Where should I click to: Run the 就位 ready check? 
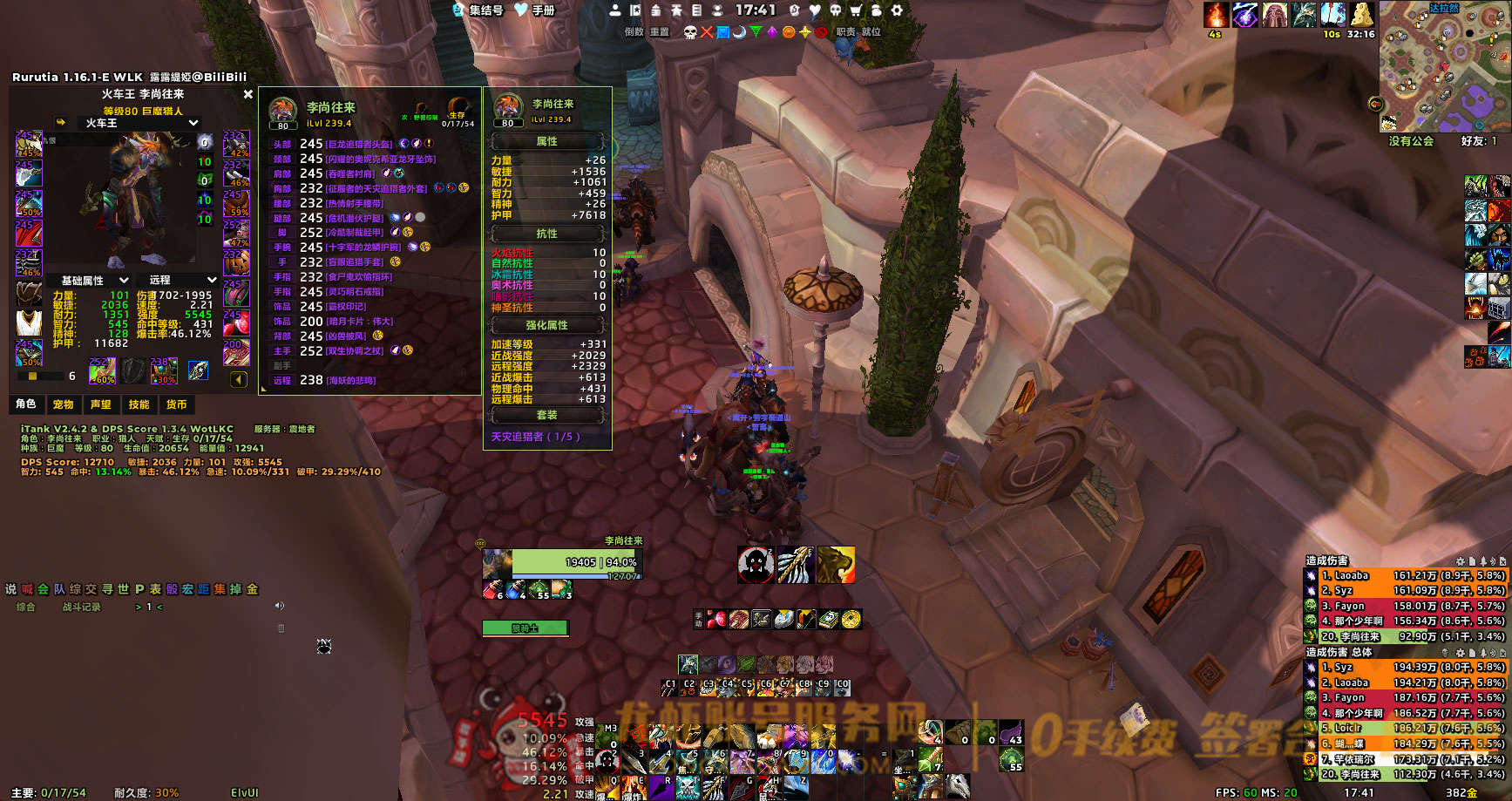871,32
